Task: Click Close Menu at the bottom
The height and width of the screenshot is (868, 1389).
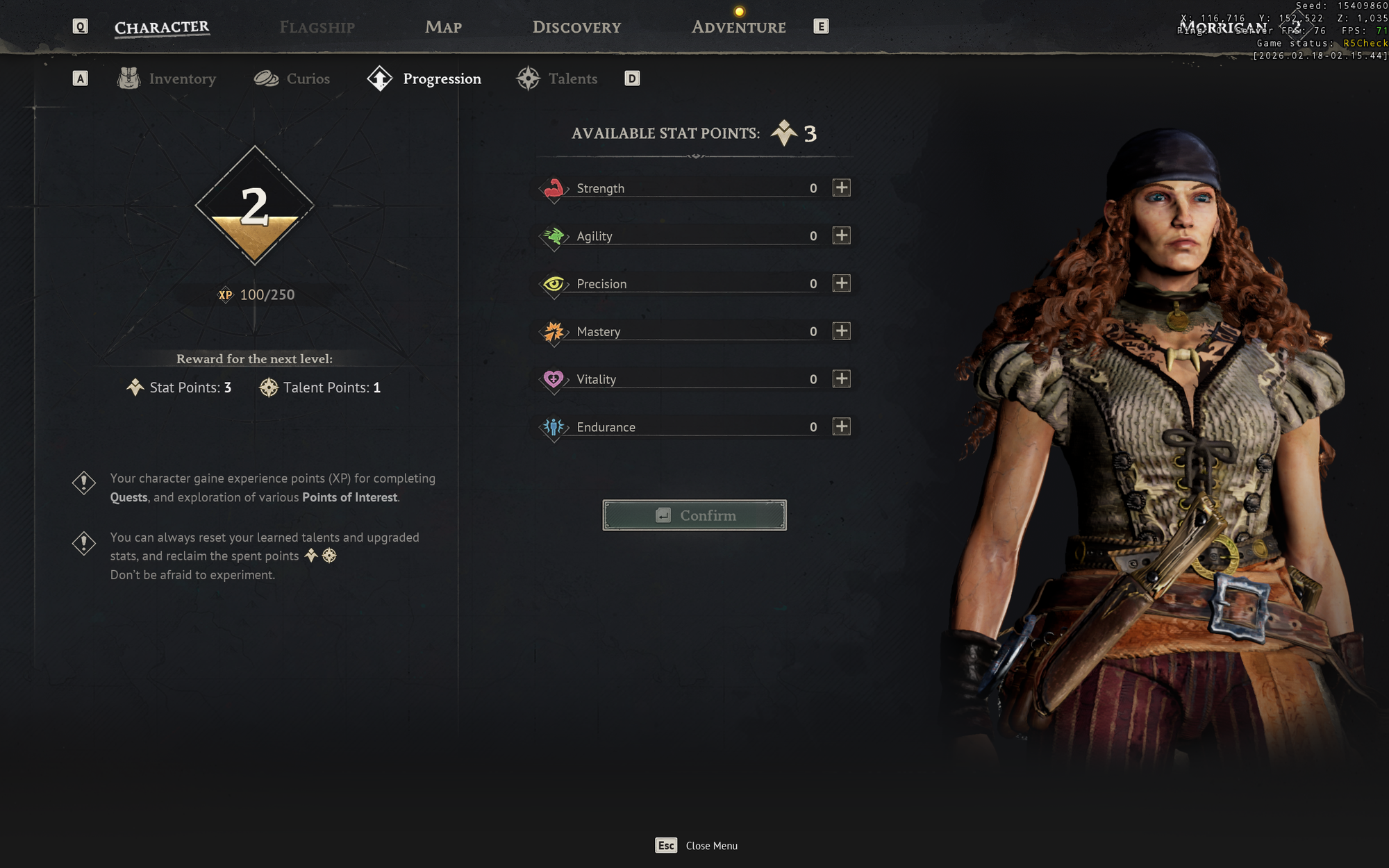Action: point(711,846)
